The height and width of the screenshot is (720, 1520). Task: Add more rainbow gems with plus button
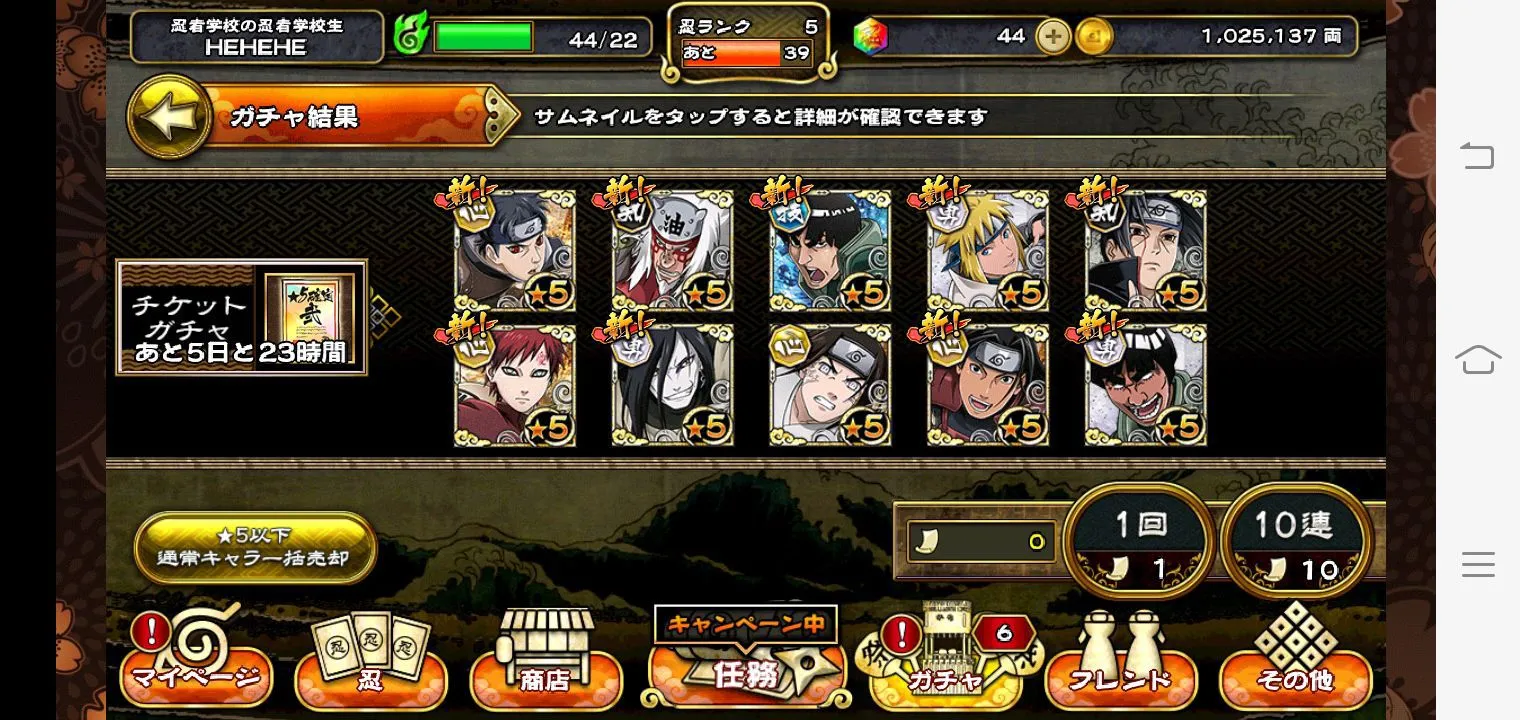[x=1053, y=37]
